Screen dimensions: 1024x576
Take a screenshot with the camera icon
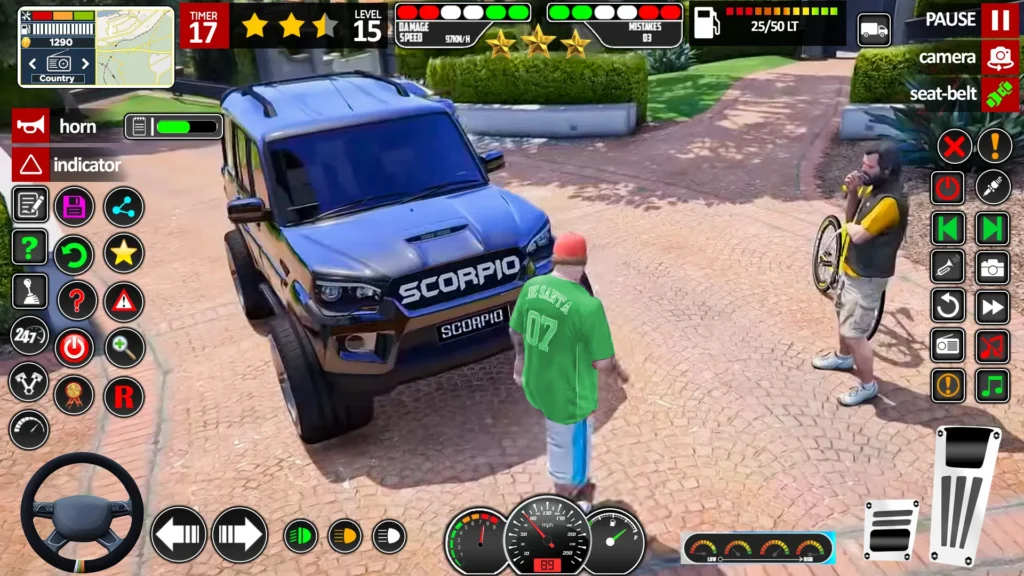pos(992,266)
